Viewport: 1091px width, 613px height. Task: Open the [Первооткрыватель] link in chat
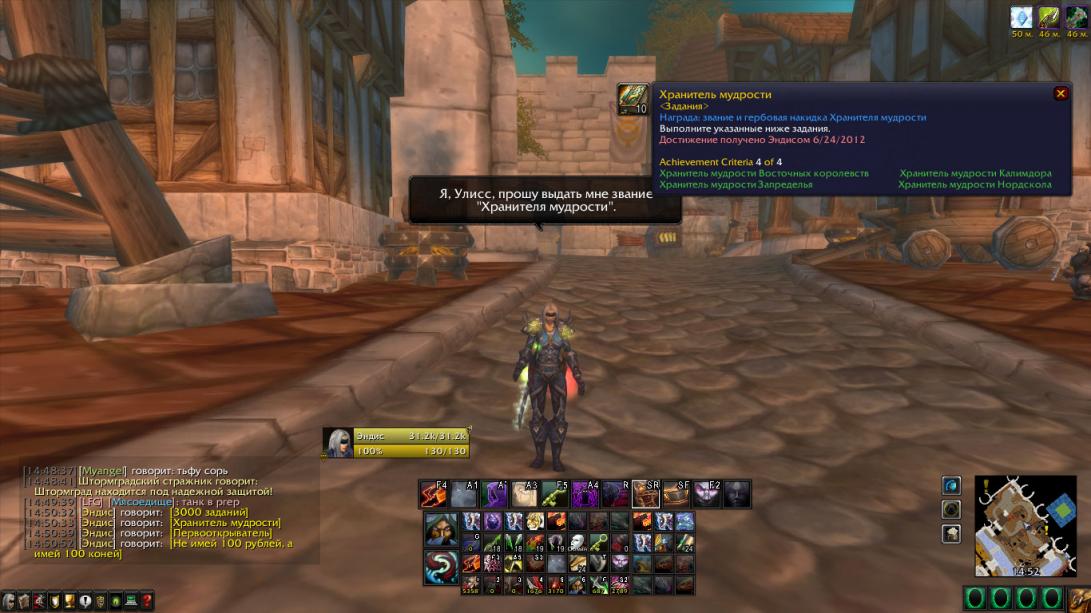[221, 533]
